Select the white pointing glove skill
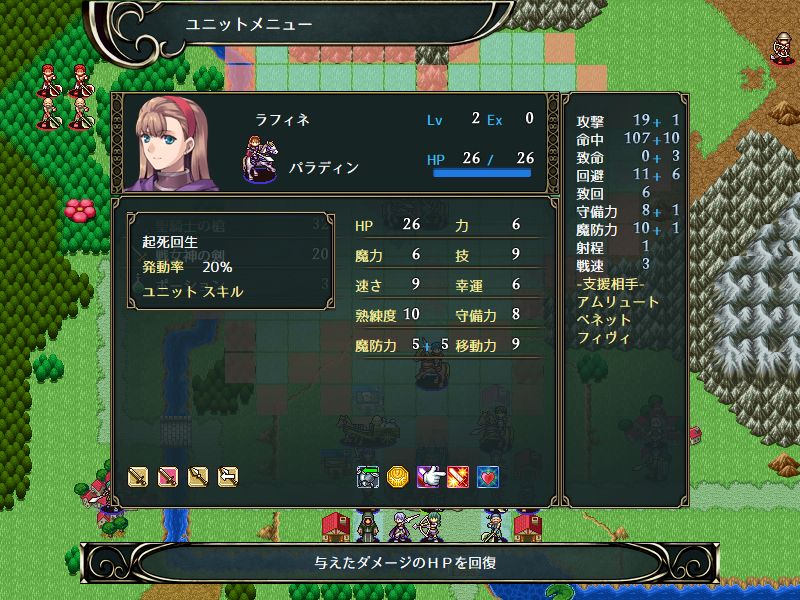Screen dimensions: 800x600 pyautogui.click(x=428, y=477)
